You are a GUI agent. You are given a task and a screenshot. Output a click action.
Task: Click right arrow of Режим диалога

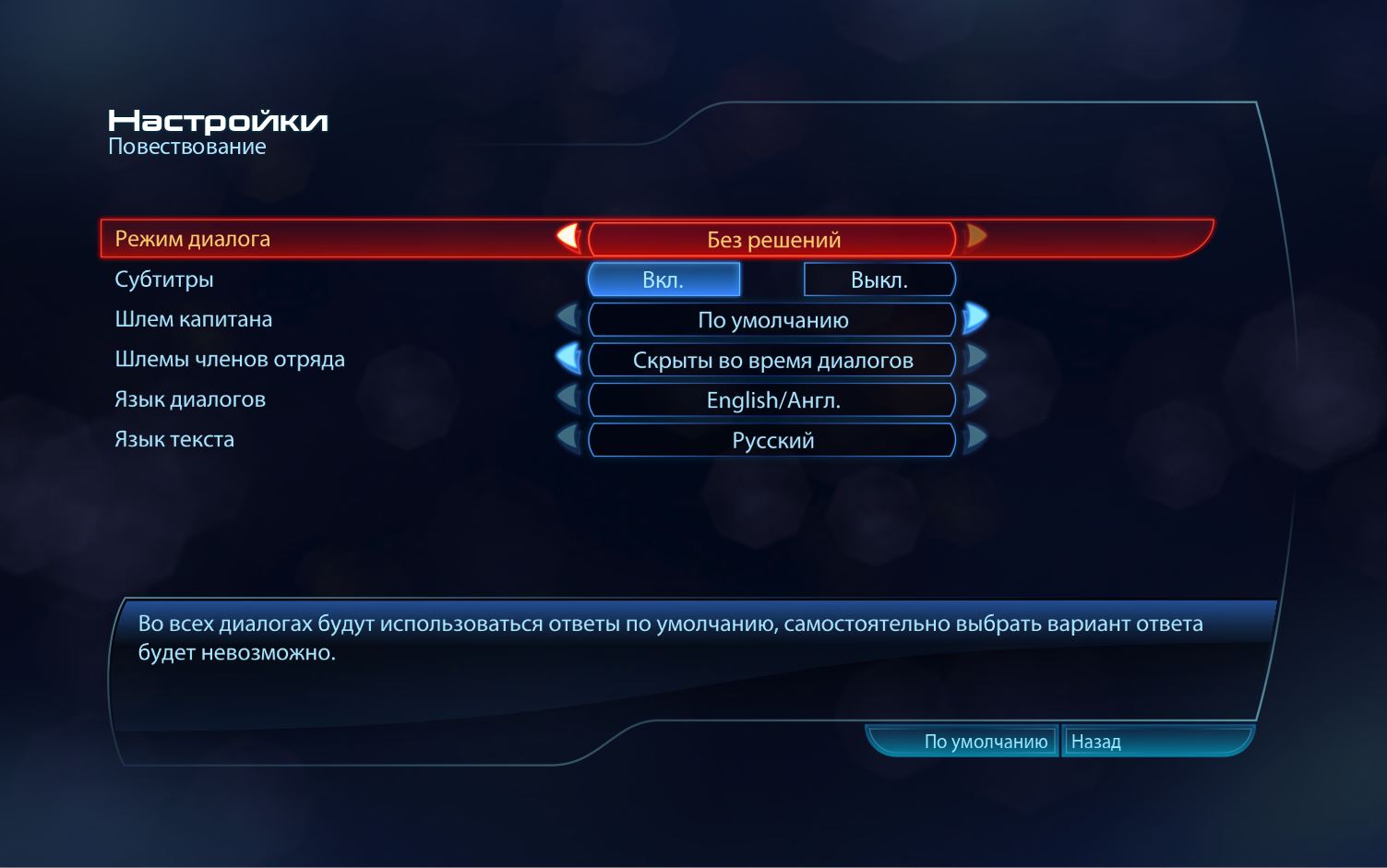pyautogui.click(x=975, y=238)
